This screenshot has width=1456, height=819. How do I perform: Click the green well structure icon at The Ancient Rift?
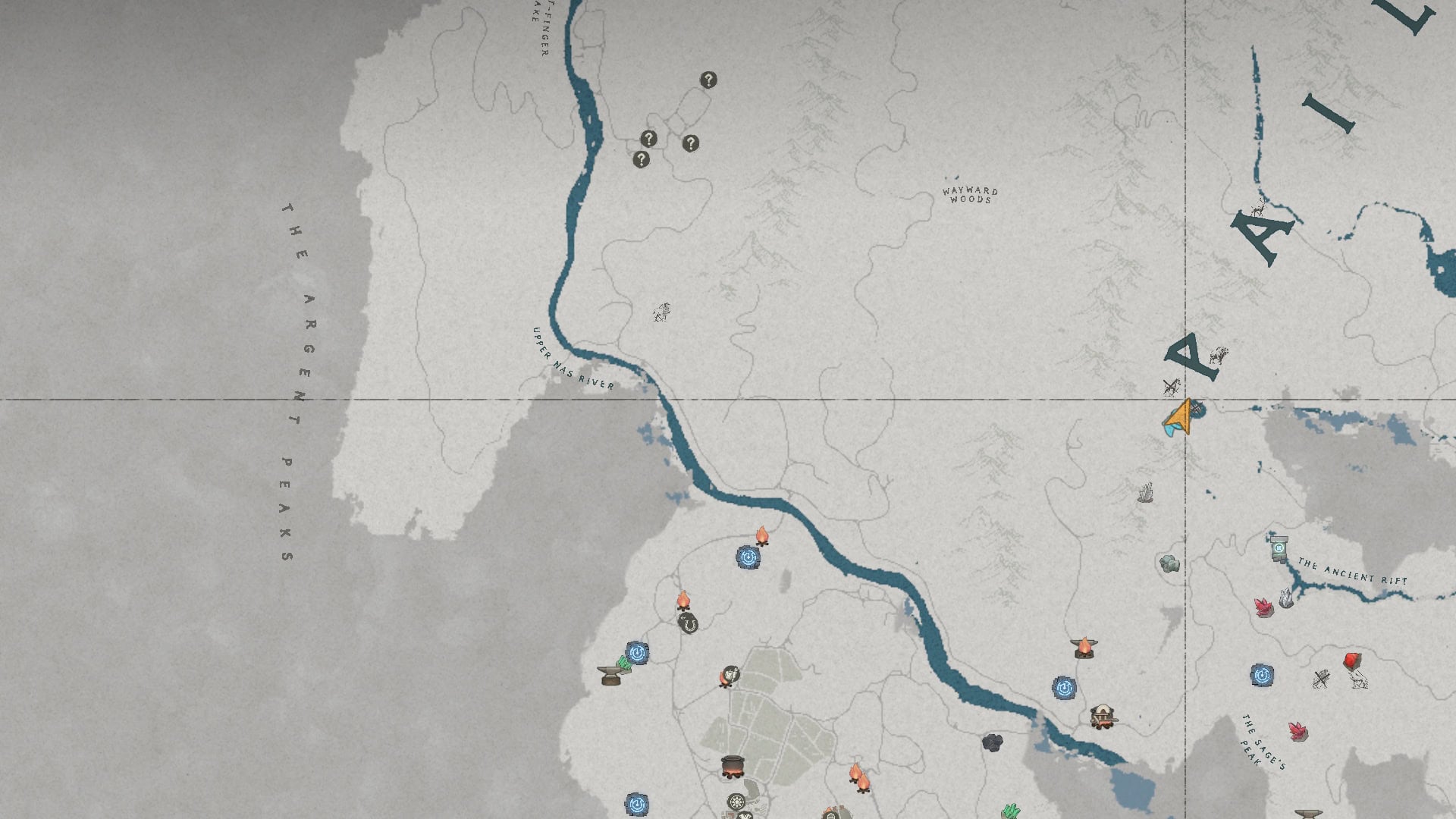click(x=1280, y=549)
